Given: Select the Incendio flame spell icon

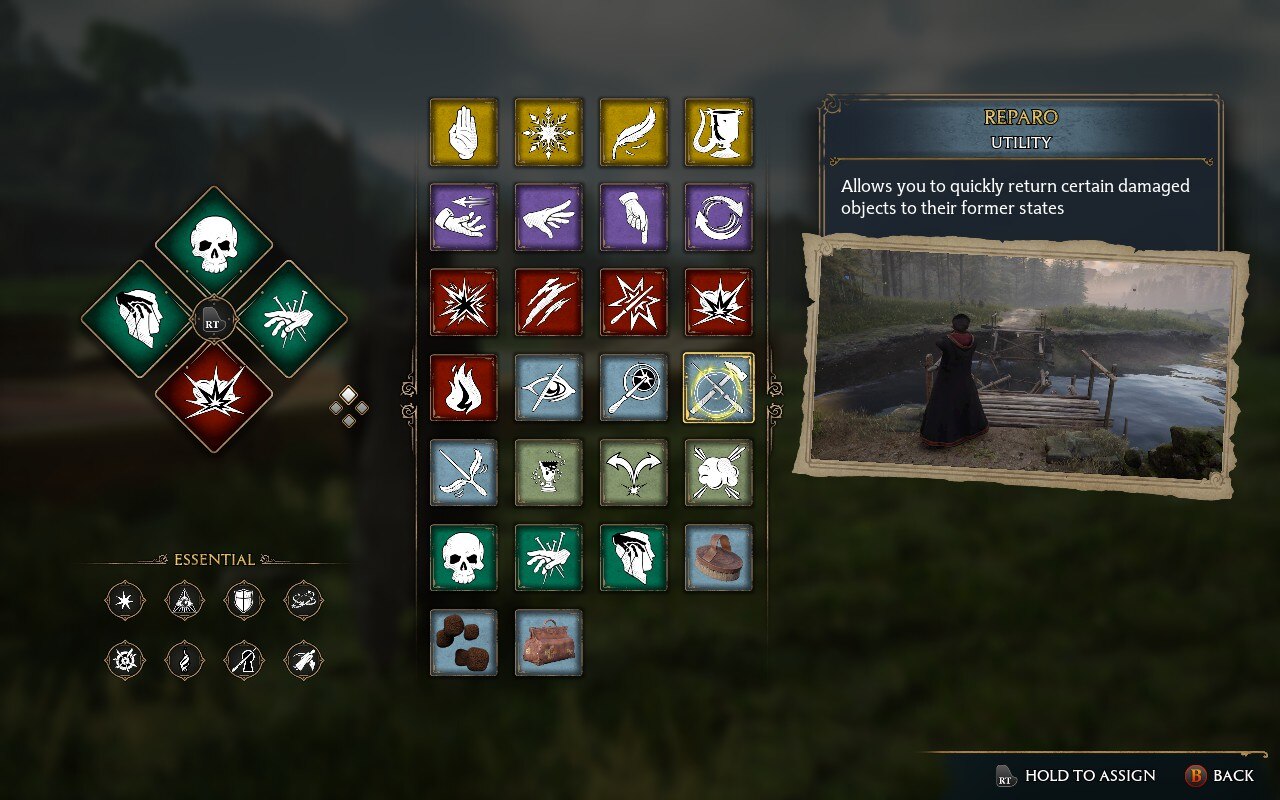Looking at the screenshot, I should pos(463,388).
